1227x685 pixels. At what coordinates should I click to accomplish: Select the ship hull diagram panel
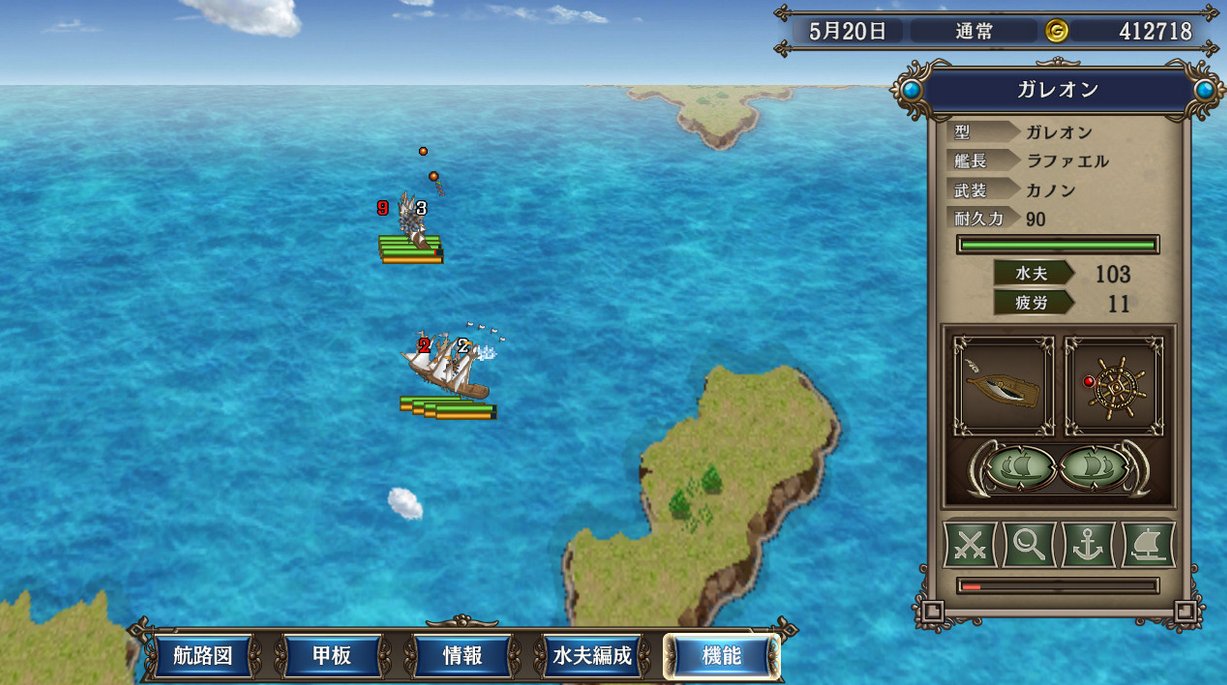click(1003, 386)
